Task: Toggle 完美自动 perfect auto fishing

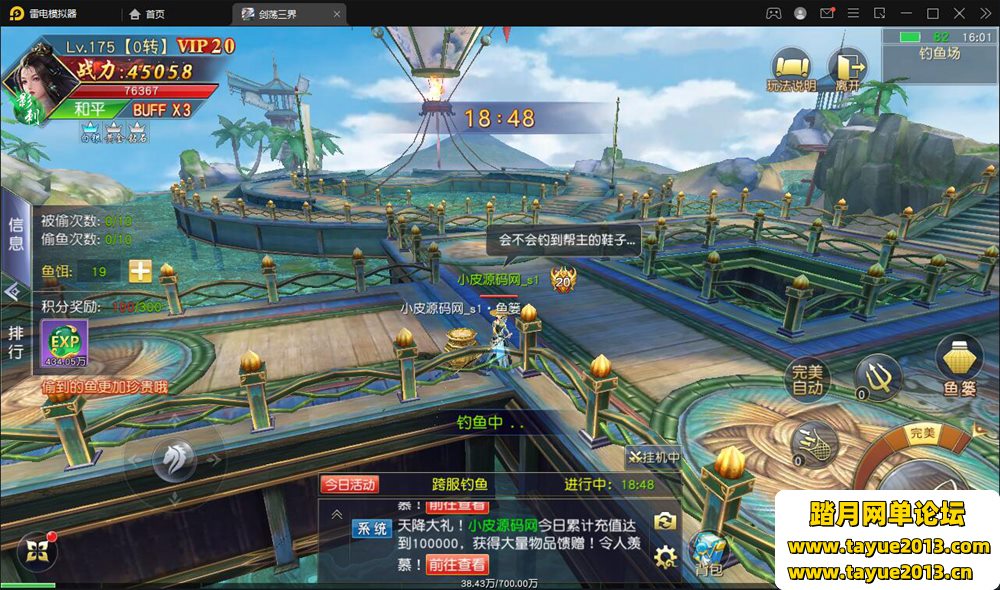Action: 807,378
